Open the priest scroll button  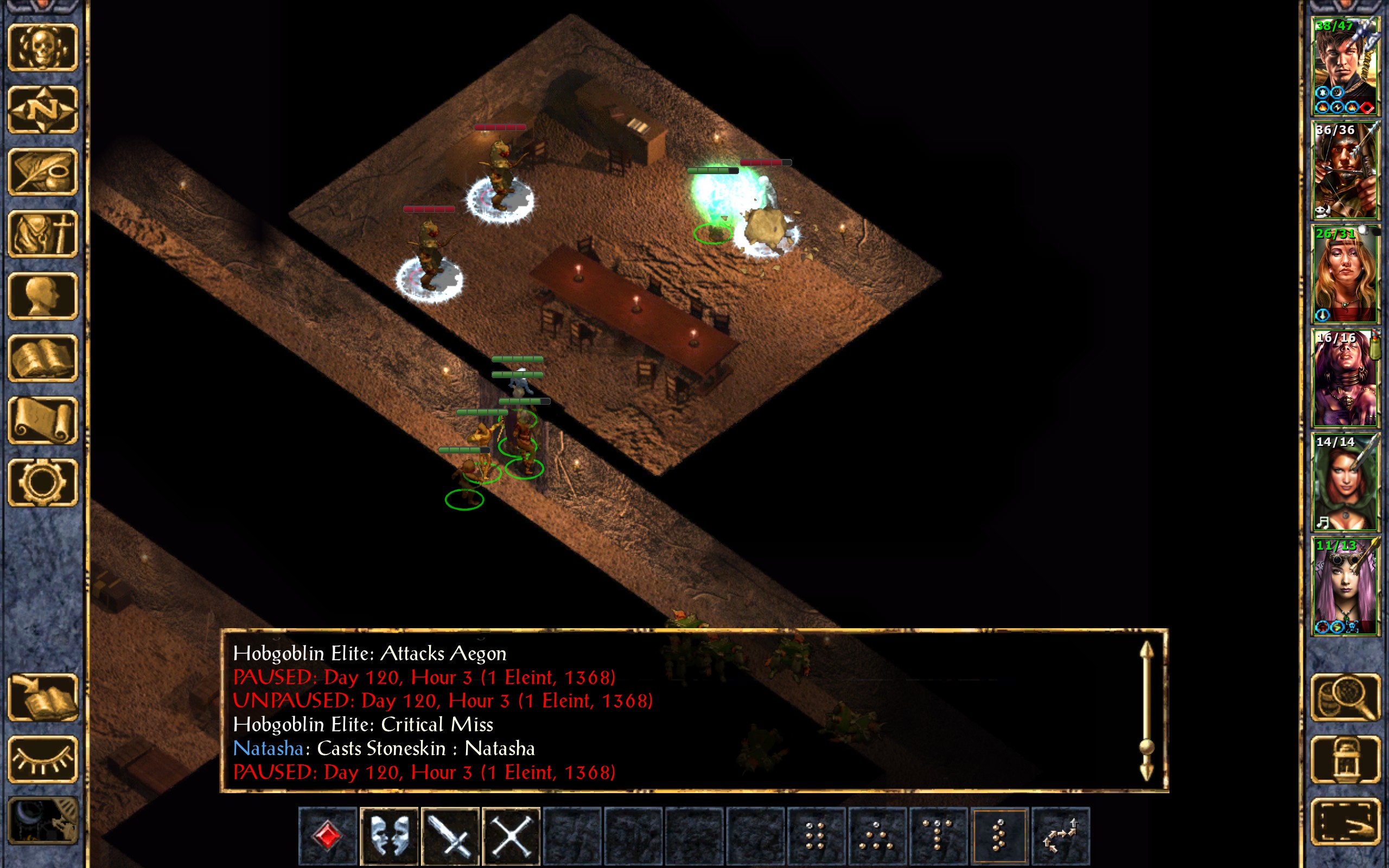coord(43,420)
